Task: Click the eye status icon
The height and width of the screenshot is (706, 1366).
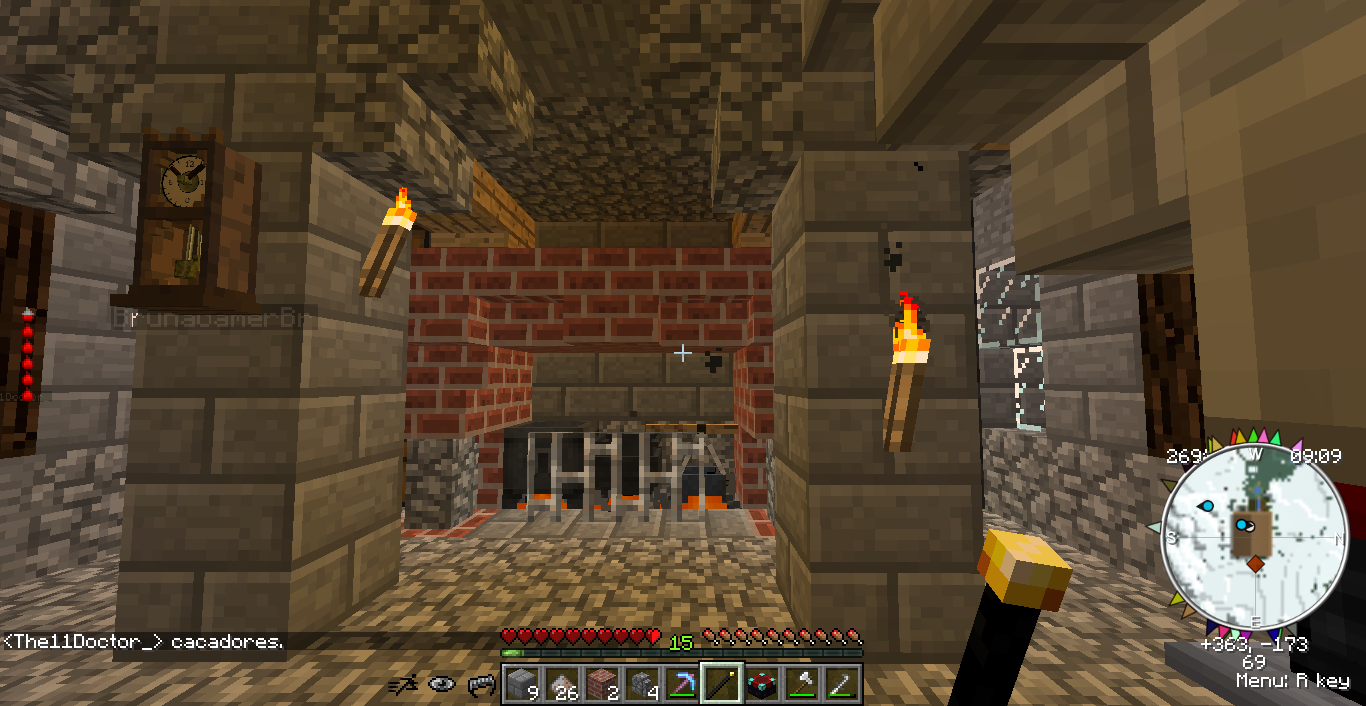Action: [x=442, y=685]
